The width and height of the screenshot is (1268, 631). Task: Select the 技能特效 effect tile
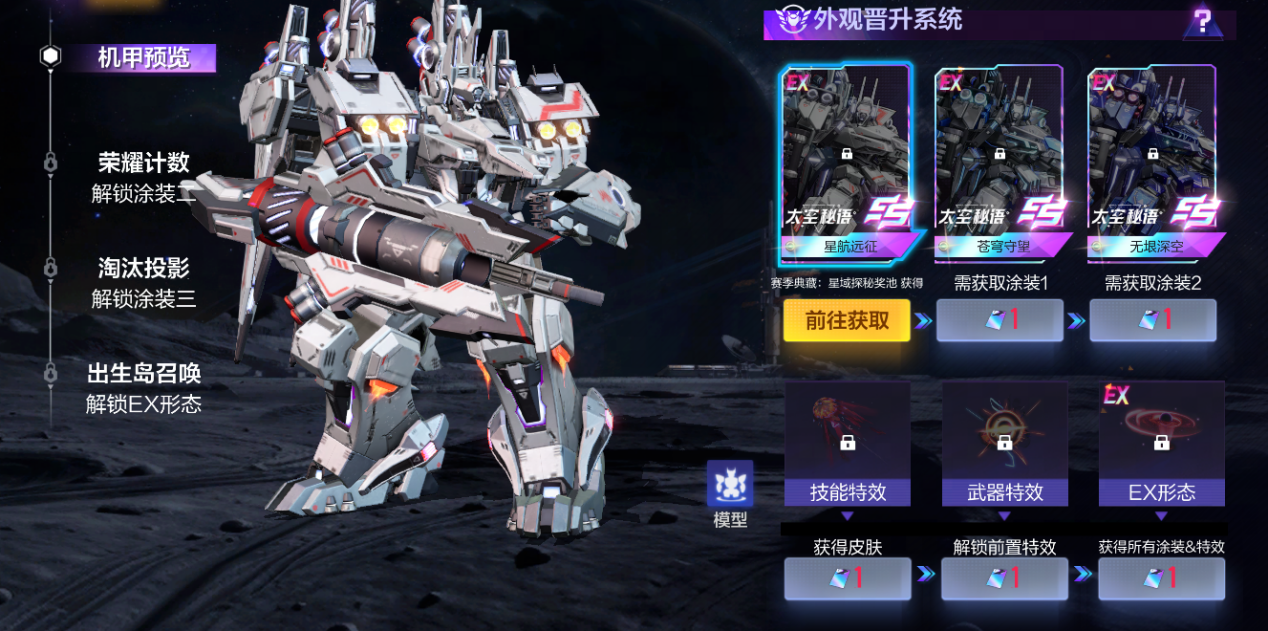(847, 444)
